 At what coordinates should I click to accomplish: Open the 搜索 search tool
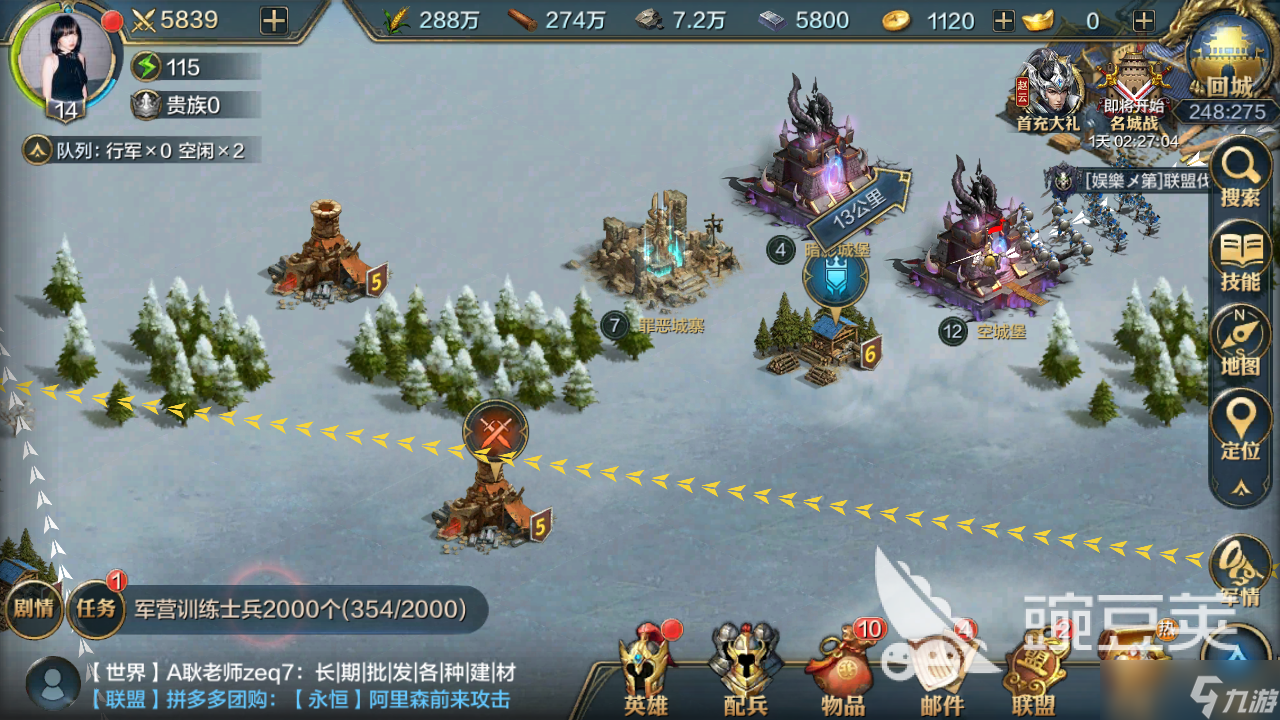tap(1240, 176)
